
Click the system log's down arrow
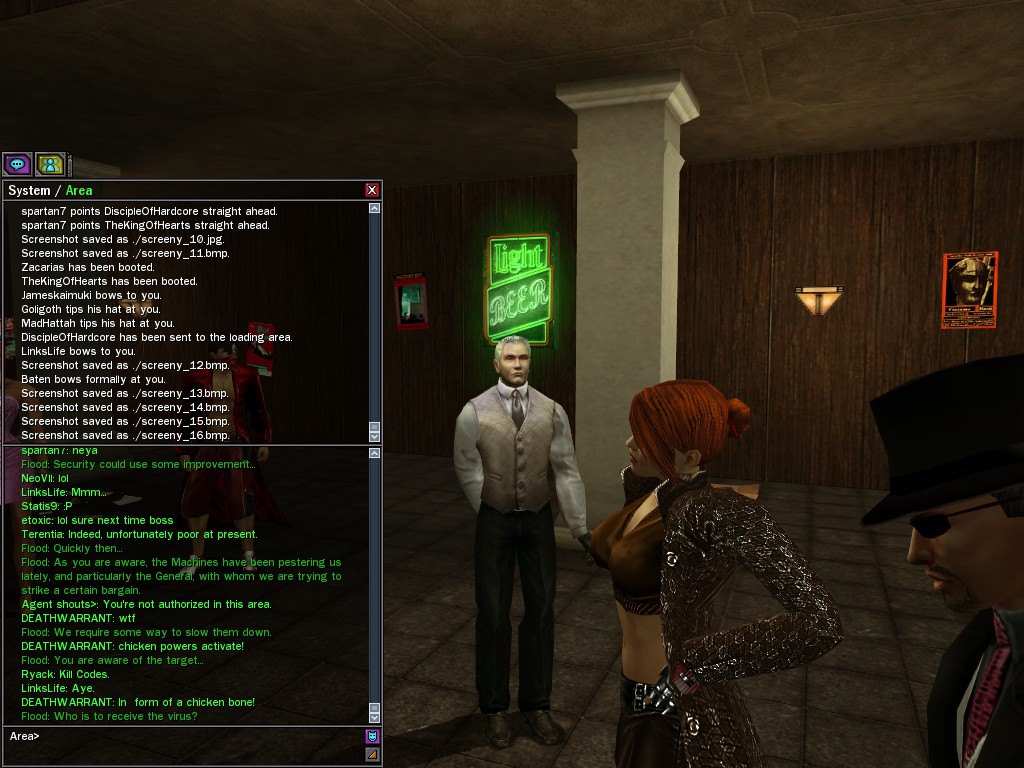click(374, 436)
